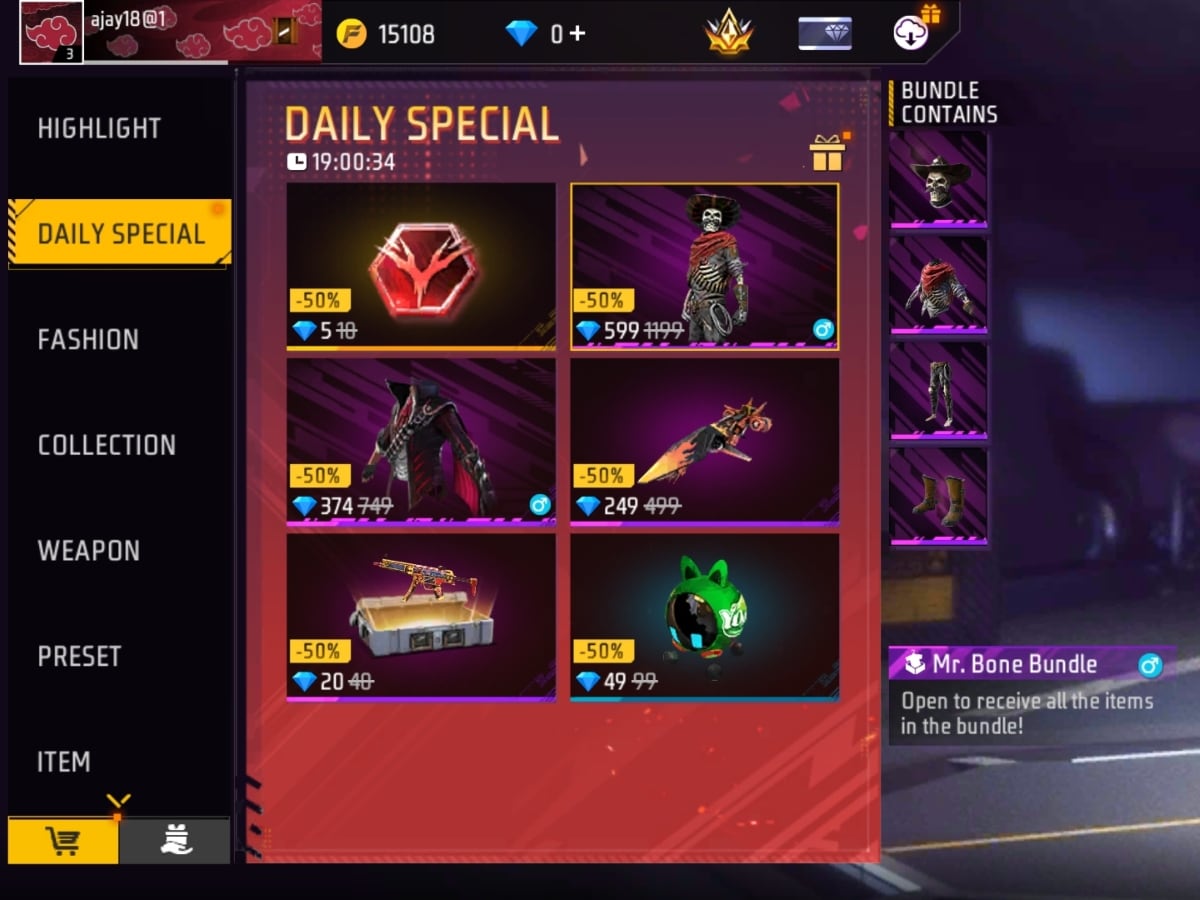Open the gift box icon
Image resolution: width=1200 pixels, height=900 pixels.
827,153
